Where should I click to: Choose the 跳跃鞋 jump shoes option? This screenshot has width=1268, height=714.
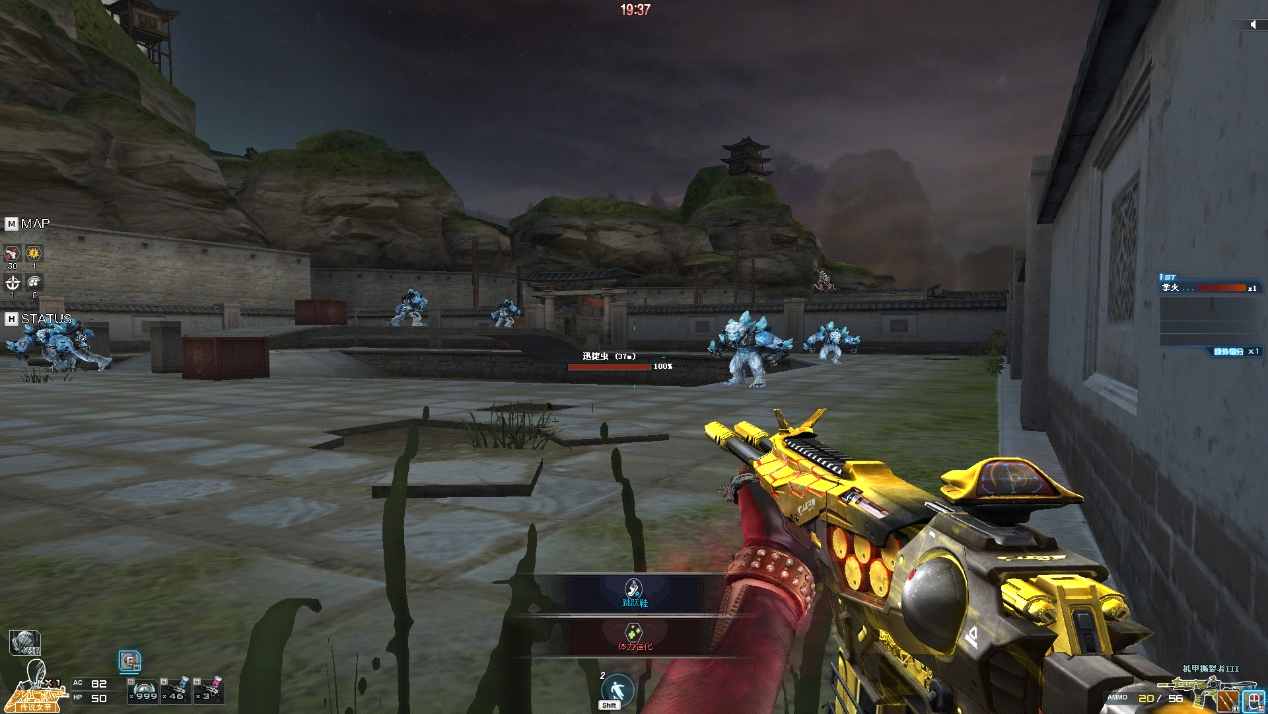(x=633, y=593)
